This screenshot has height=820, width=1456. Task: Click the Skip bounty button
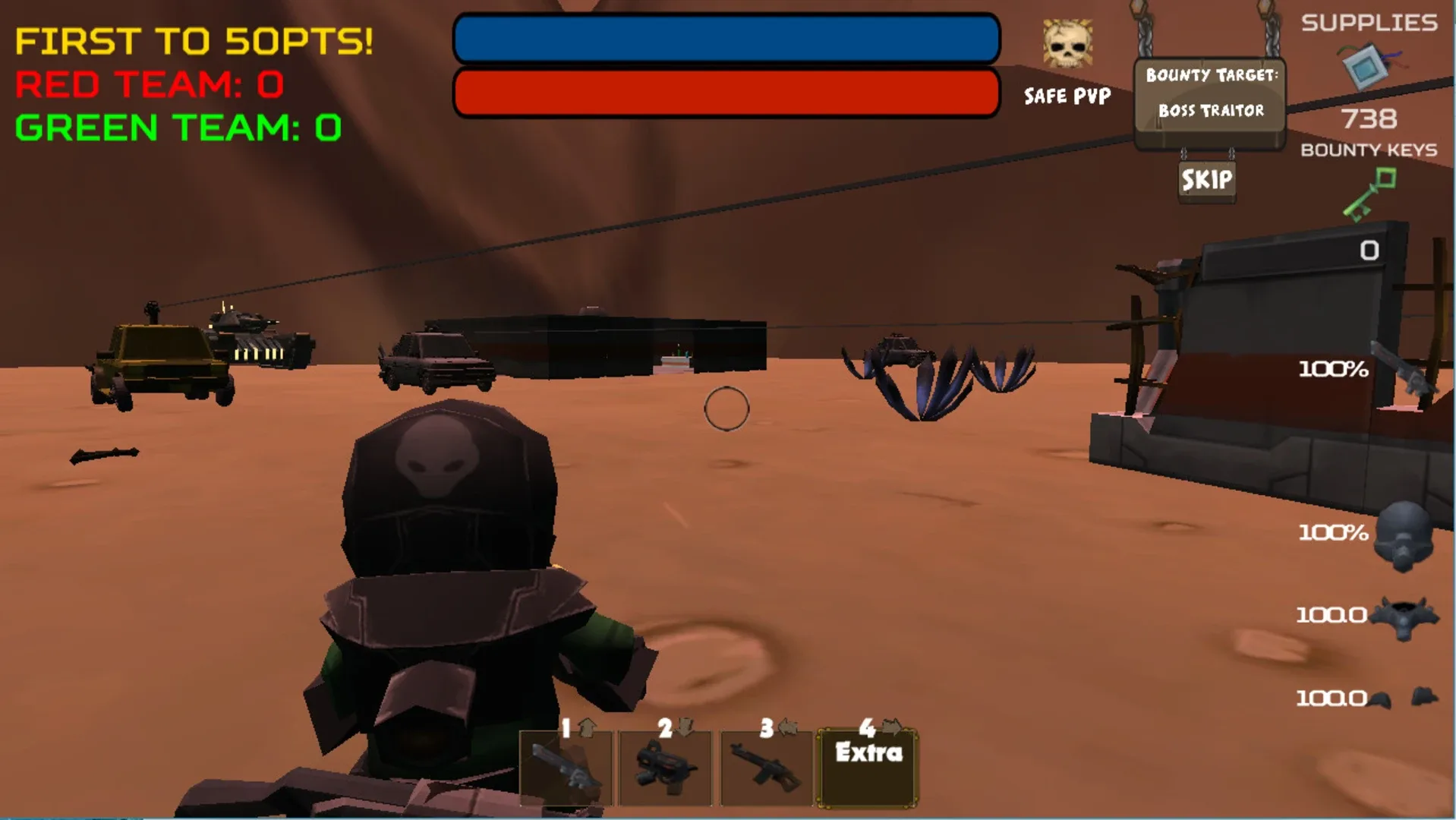click(1206, 181)
